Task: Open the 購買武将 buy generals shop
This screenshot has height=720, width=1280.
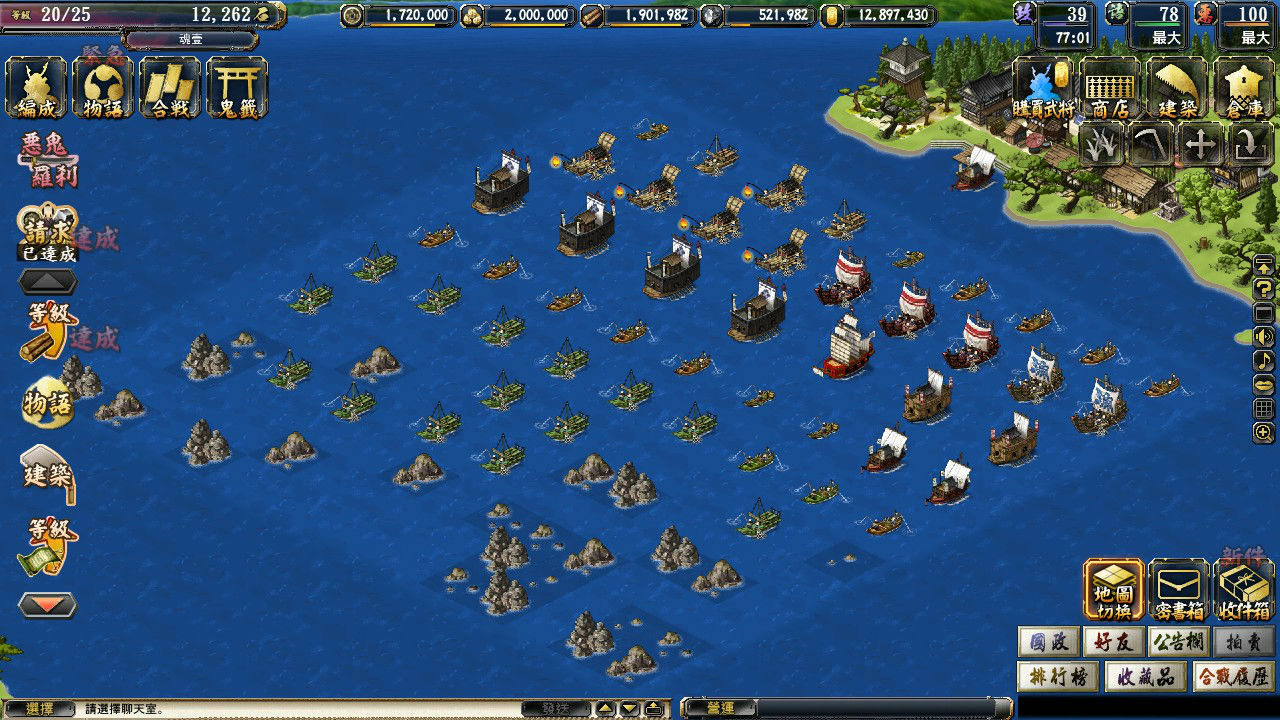Action: point(1043,88)
